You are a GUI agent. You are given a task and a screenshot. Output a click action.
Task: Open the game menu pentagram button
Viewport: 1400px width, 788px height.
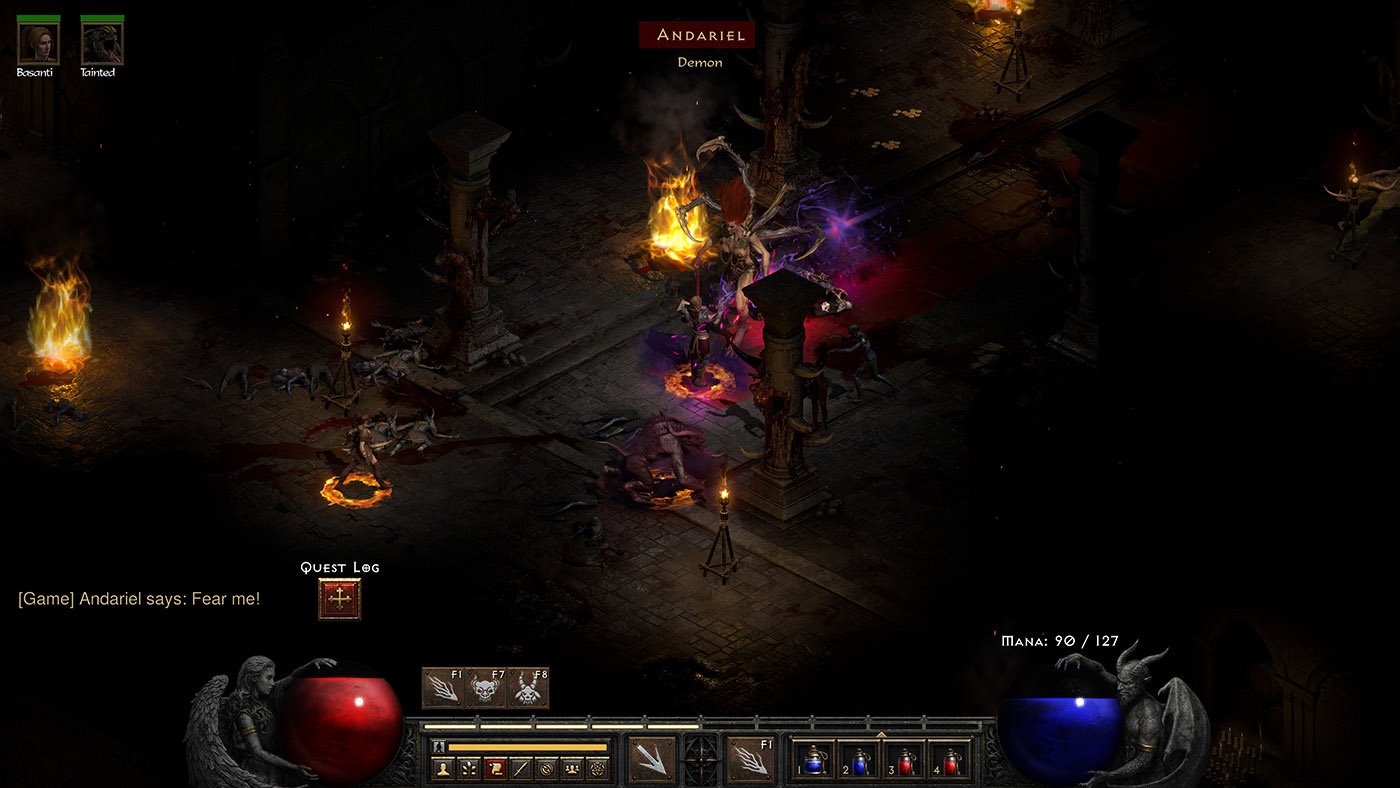(x=598, y=769)
